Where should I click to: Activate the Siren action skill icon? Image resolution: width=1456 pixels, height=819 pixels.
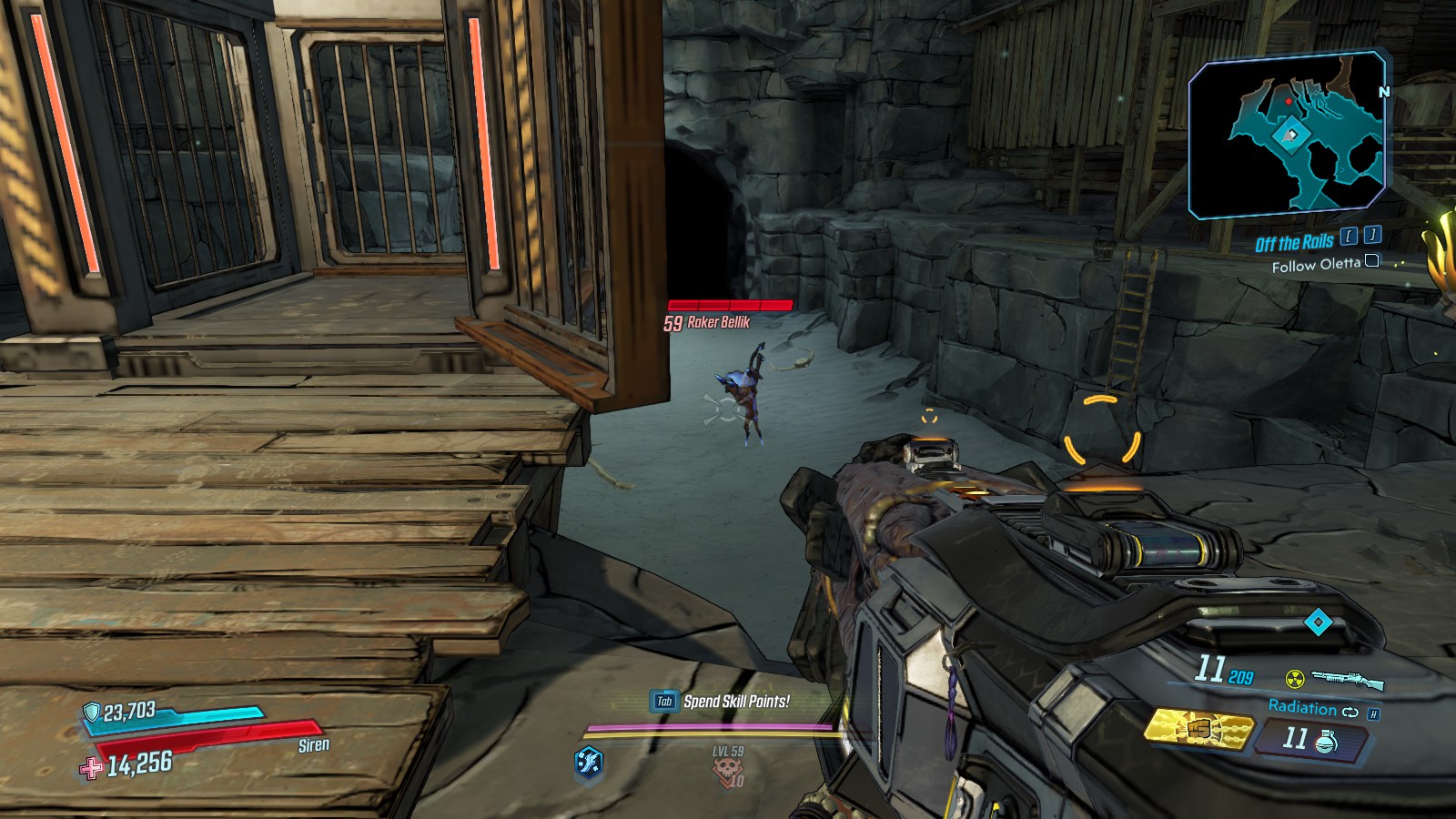[x=589, y=761]
